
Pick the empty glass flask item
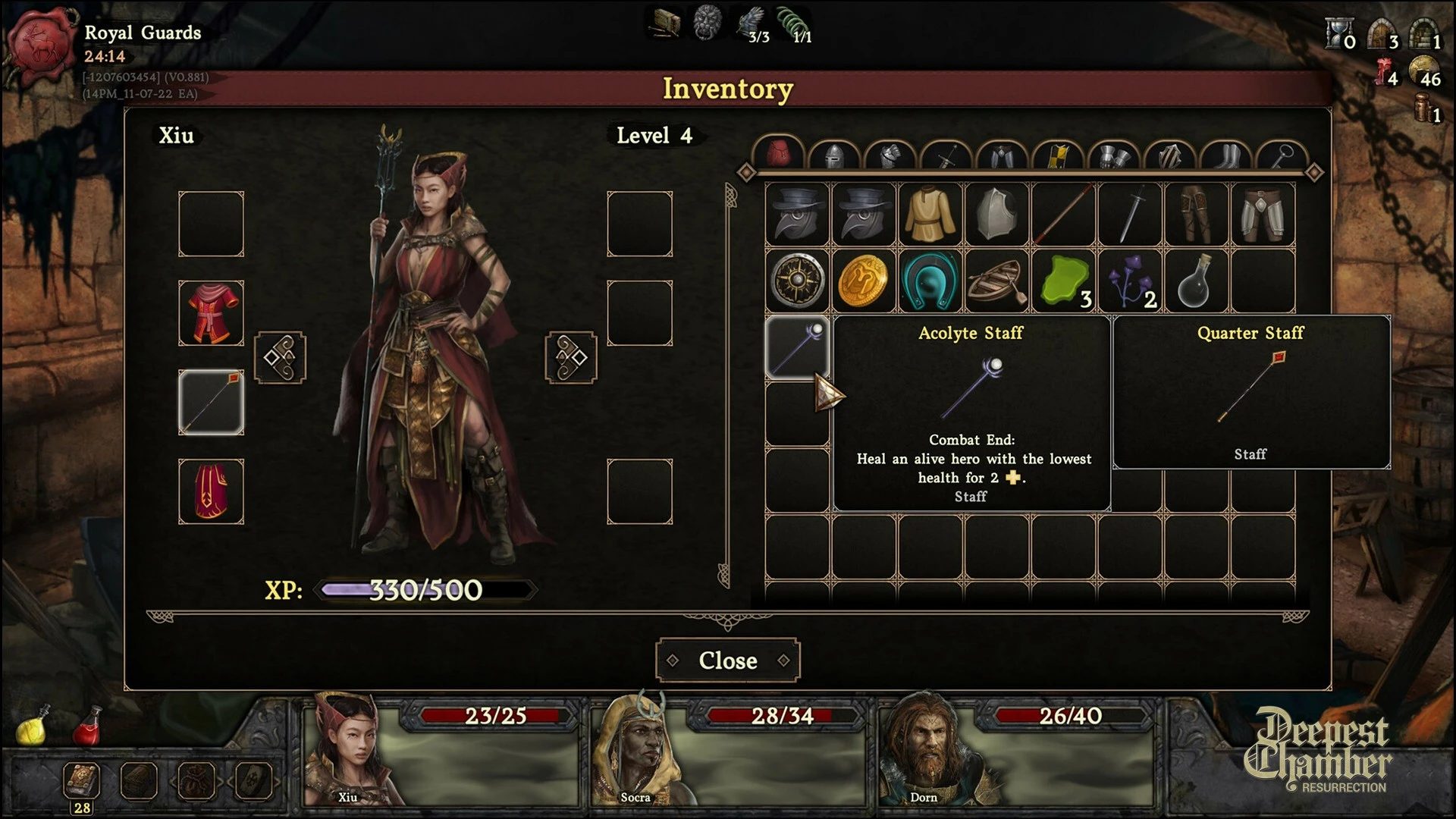(x=1196, y=281)
